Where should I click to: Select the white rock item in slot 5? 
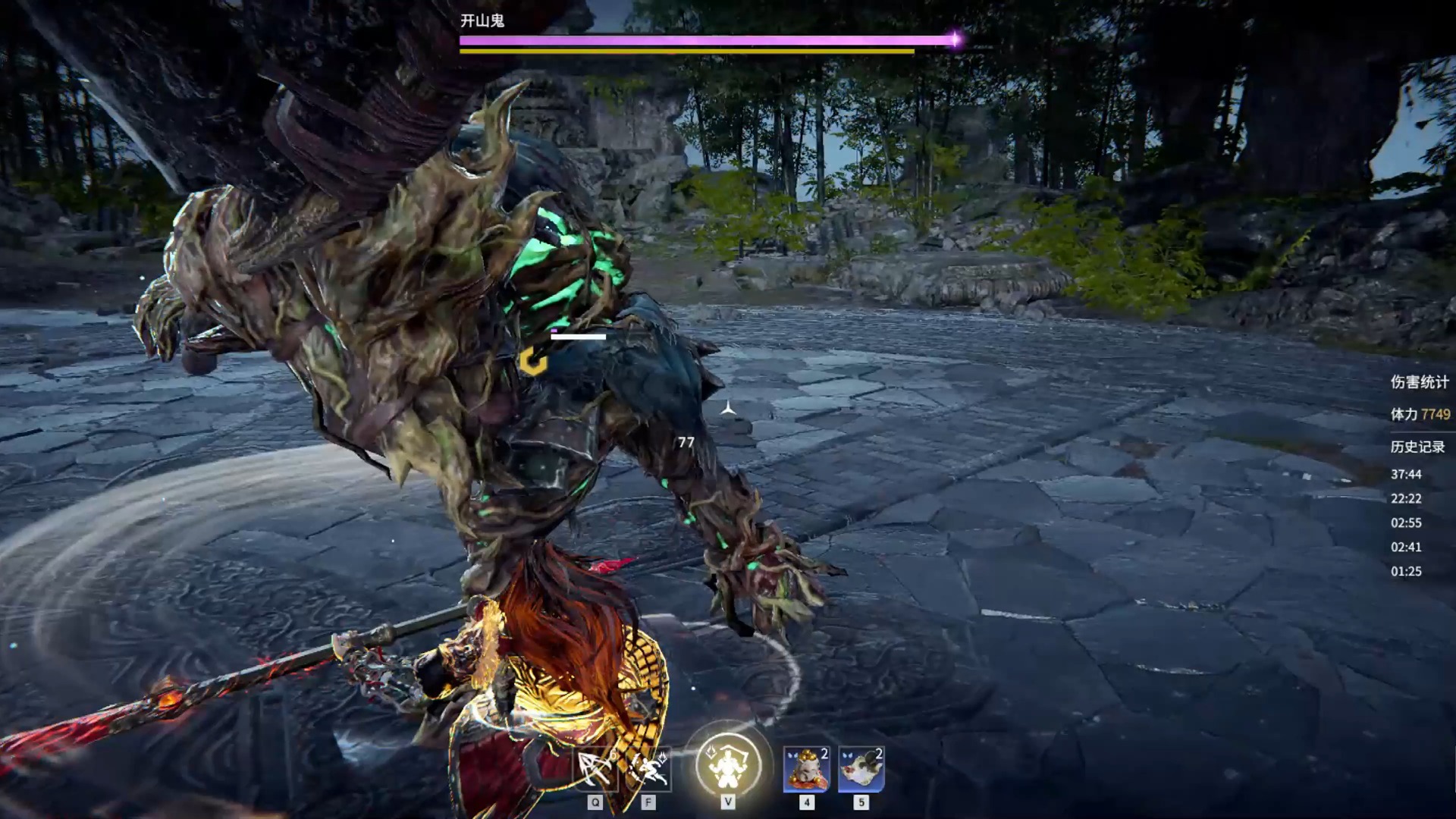861,769
